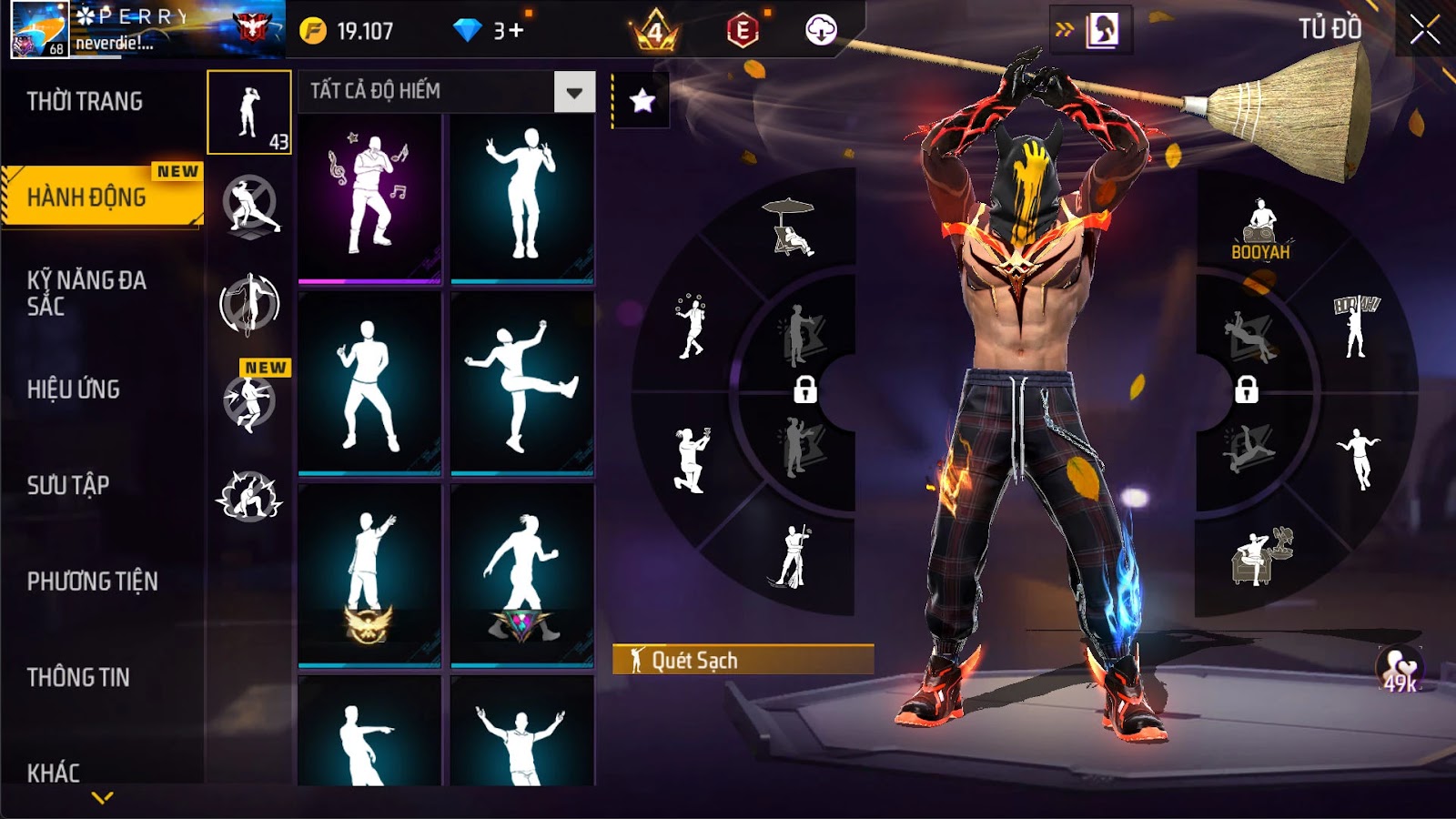The height and width of the screenshot is (819, 1456).
Task: Select the armchair with fan emote slot
Action: pyautogui.click(x=1262, y=556)
